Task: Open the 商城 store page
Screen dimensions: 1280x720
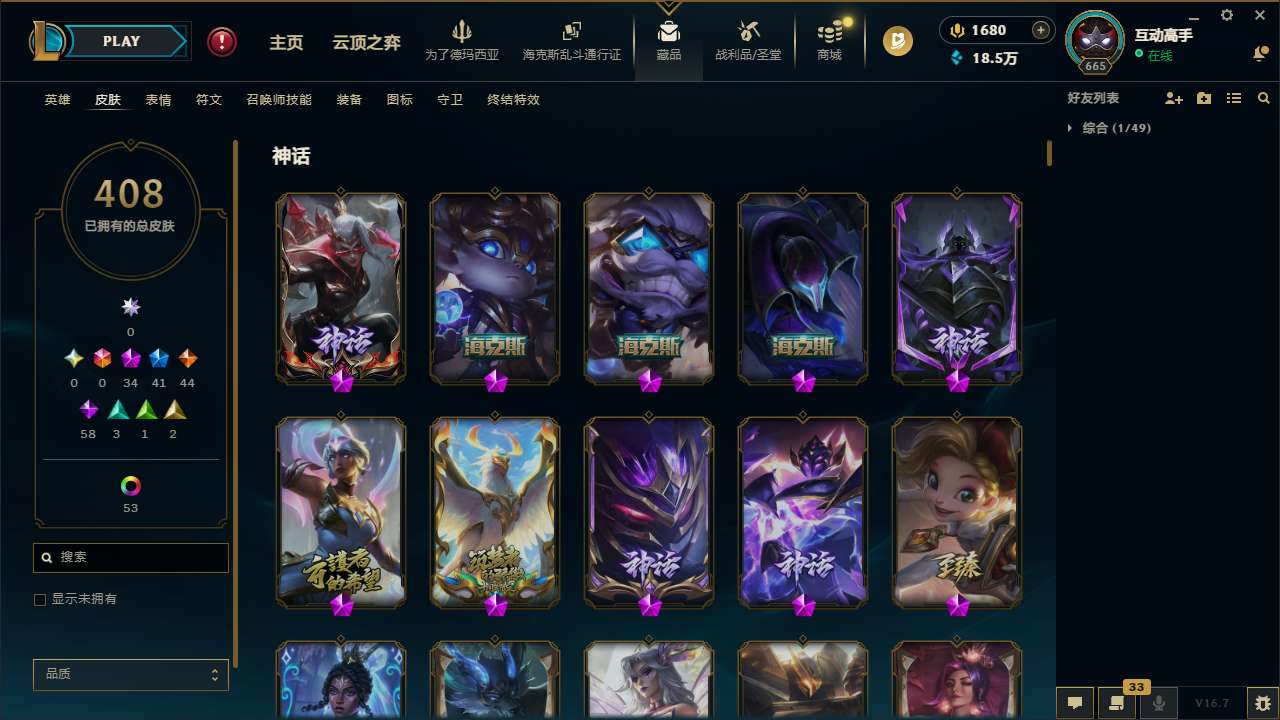Action: pos(828,42)
